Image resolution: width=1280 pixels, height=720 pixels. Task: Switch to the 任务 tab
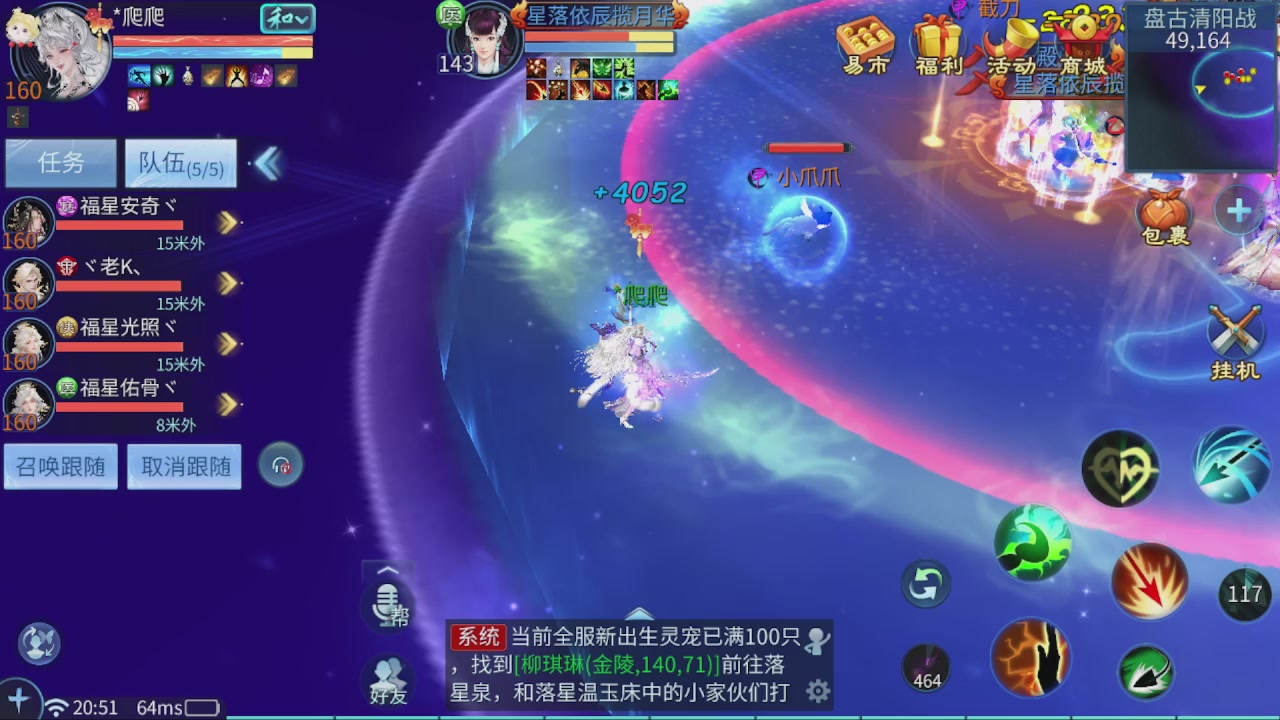pos(60,163)
